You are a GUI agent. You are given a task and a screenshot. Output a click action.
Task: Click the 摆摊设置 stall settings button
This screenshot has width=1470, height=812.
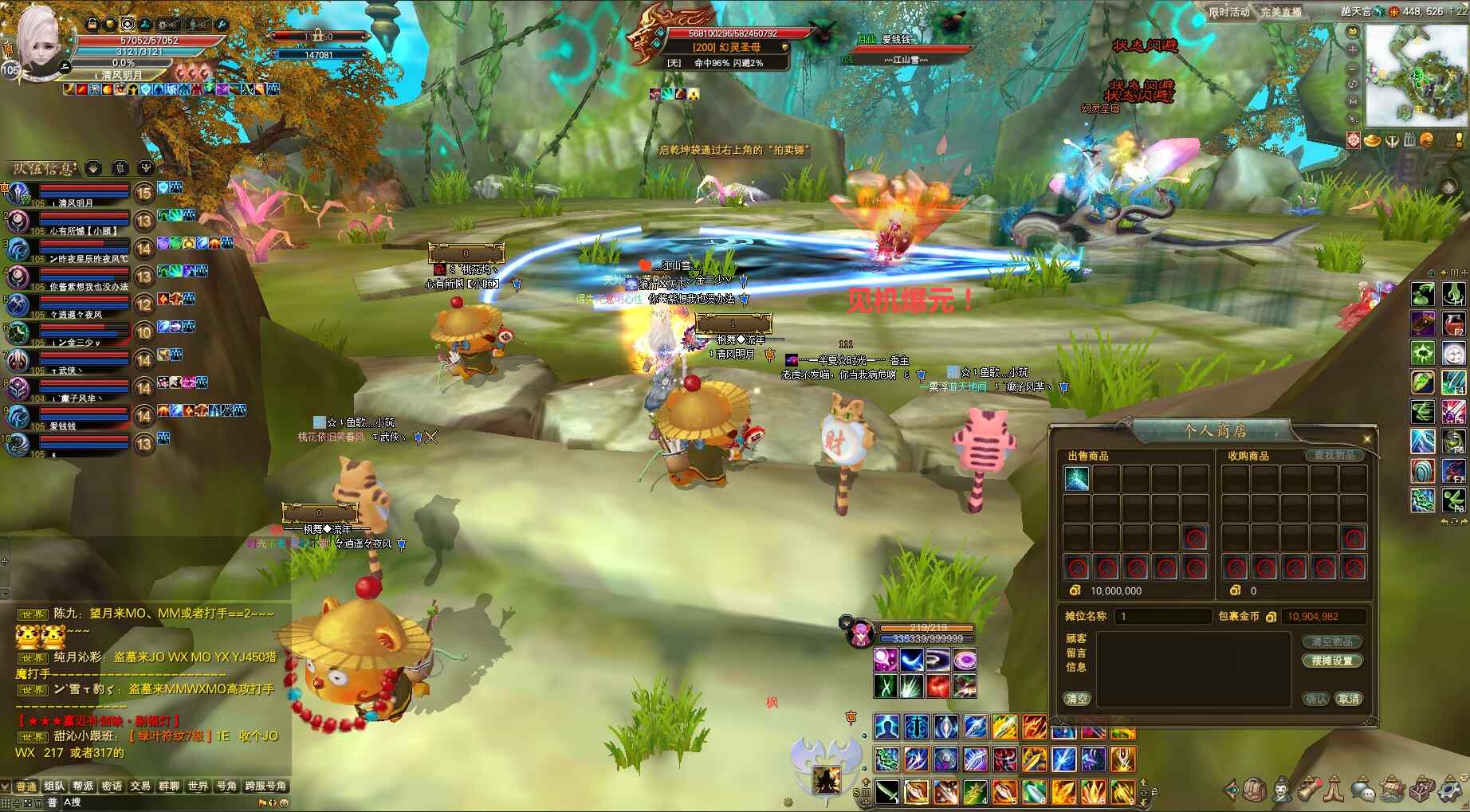tap(1331, 661)
